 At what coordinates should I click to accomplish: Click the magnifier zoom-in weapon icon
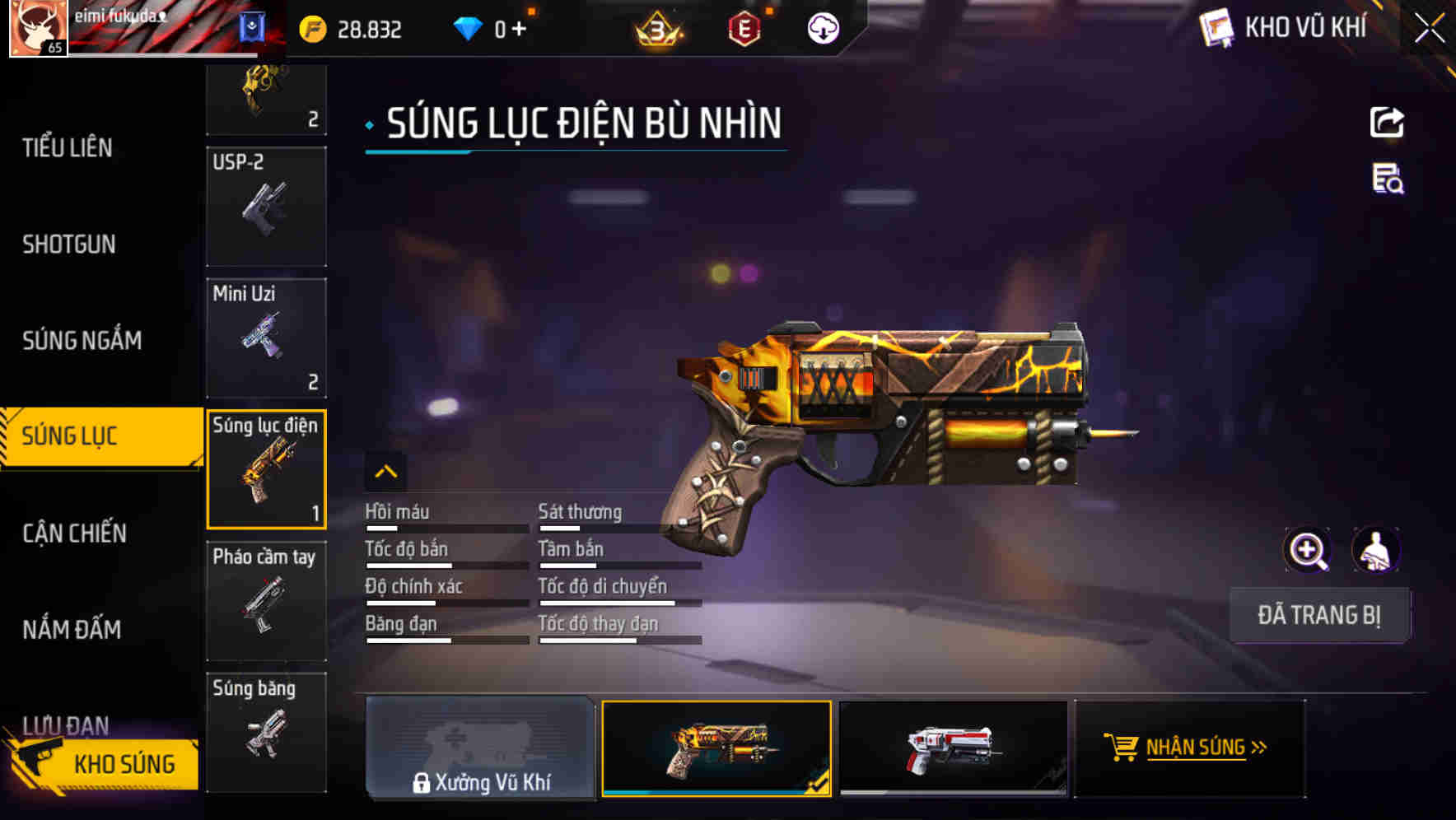pos(1308,550)
